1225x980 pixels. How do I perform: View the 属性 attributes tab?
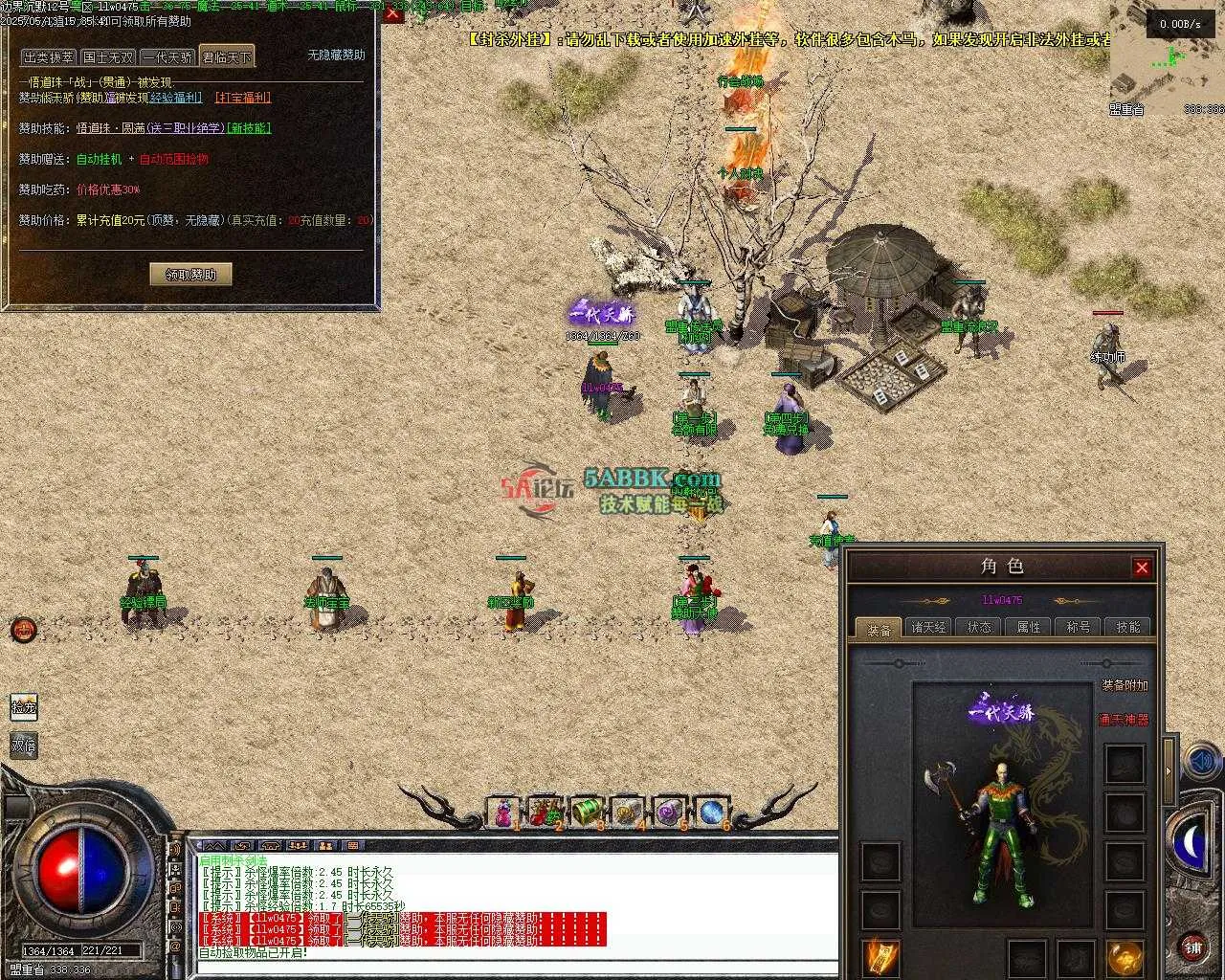coord(1029,628)
